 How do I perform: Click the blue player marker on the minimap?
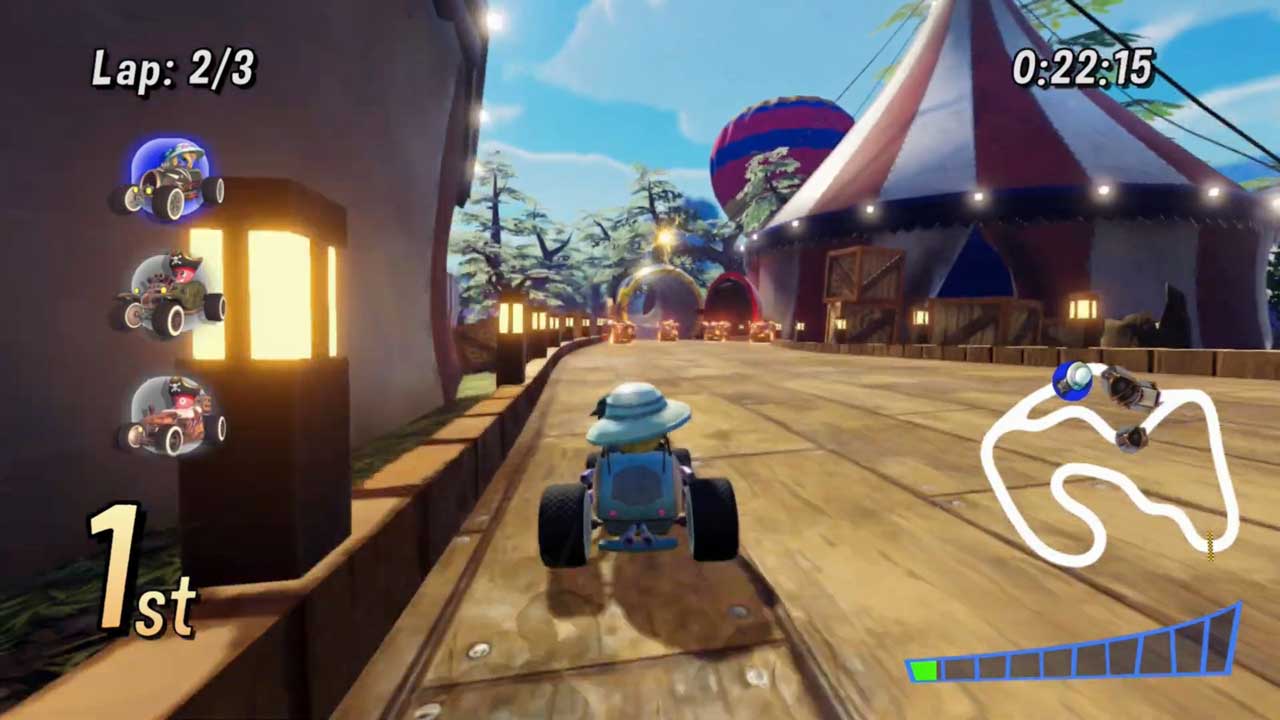point(1073,380)
